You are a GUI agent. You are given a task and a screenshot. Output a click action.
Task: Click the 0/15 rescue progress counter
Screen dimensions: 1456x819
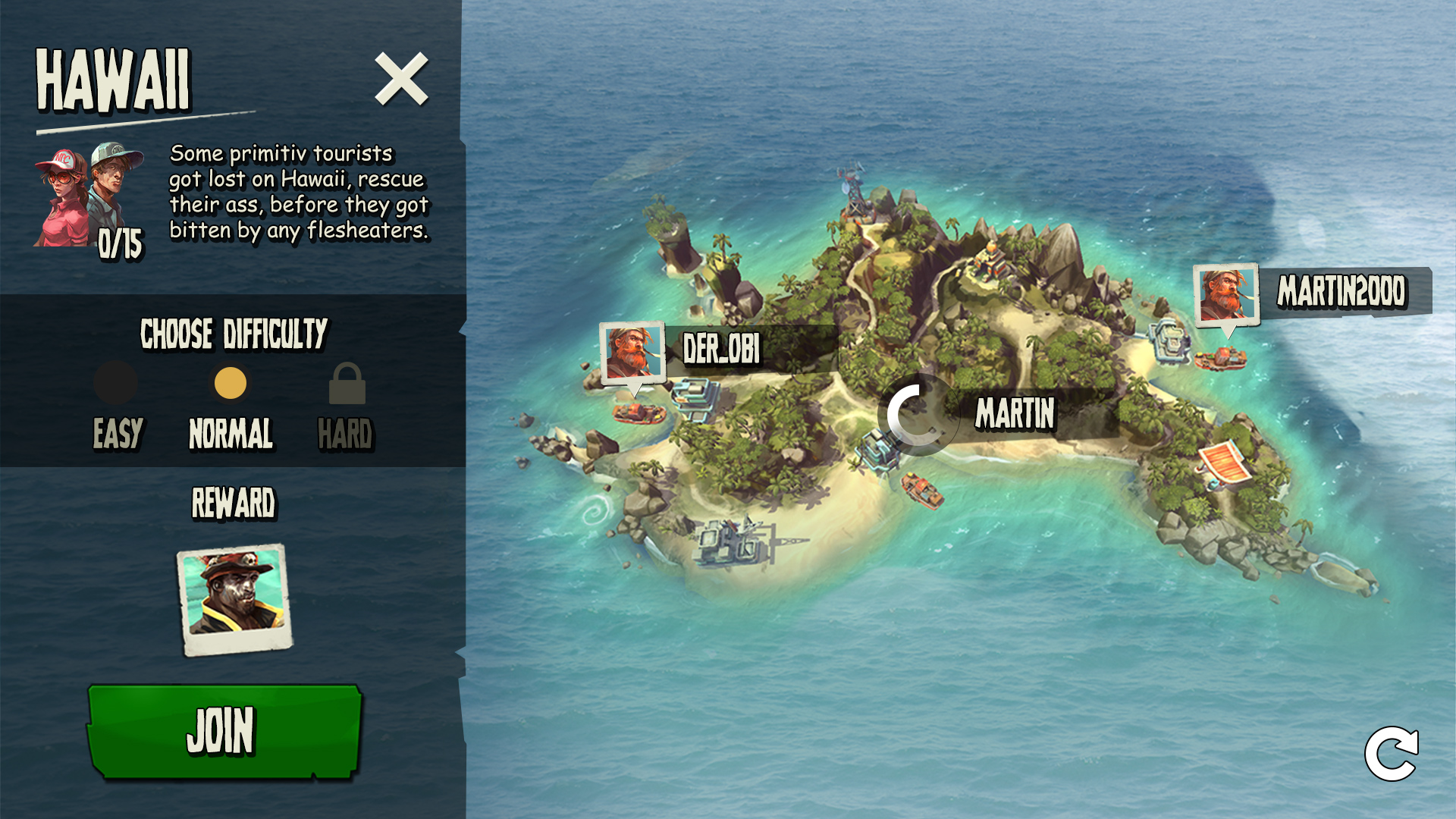(121, 243)
